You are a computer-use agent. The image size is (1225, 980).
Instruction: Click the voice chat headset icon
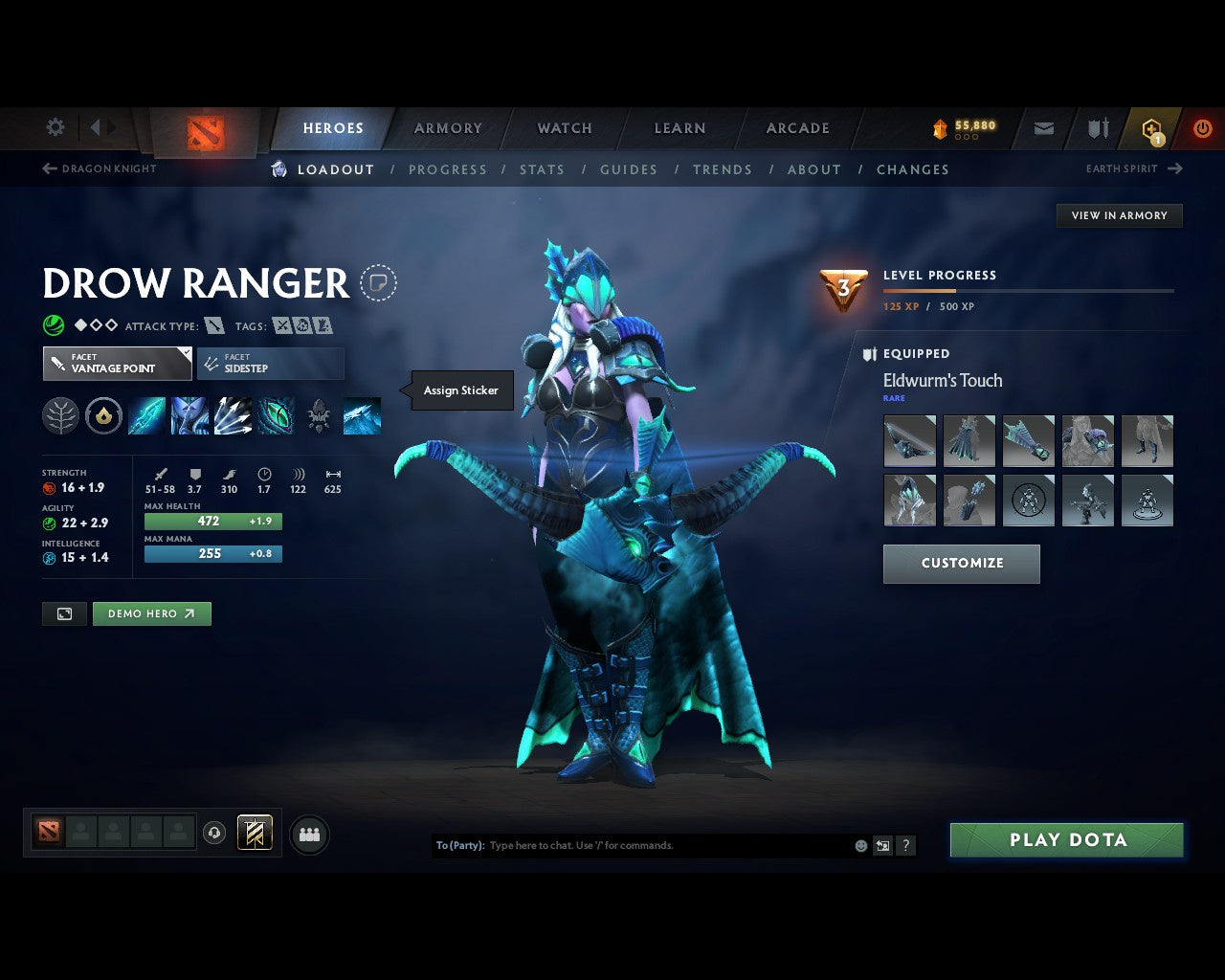(x=216, y=833)
